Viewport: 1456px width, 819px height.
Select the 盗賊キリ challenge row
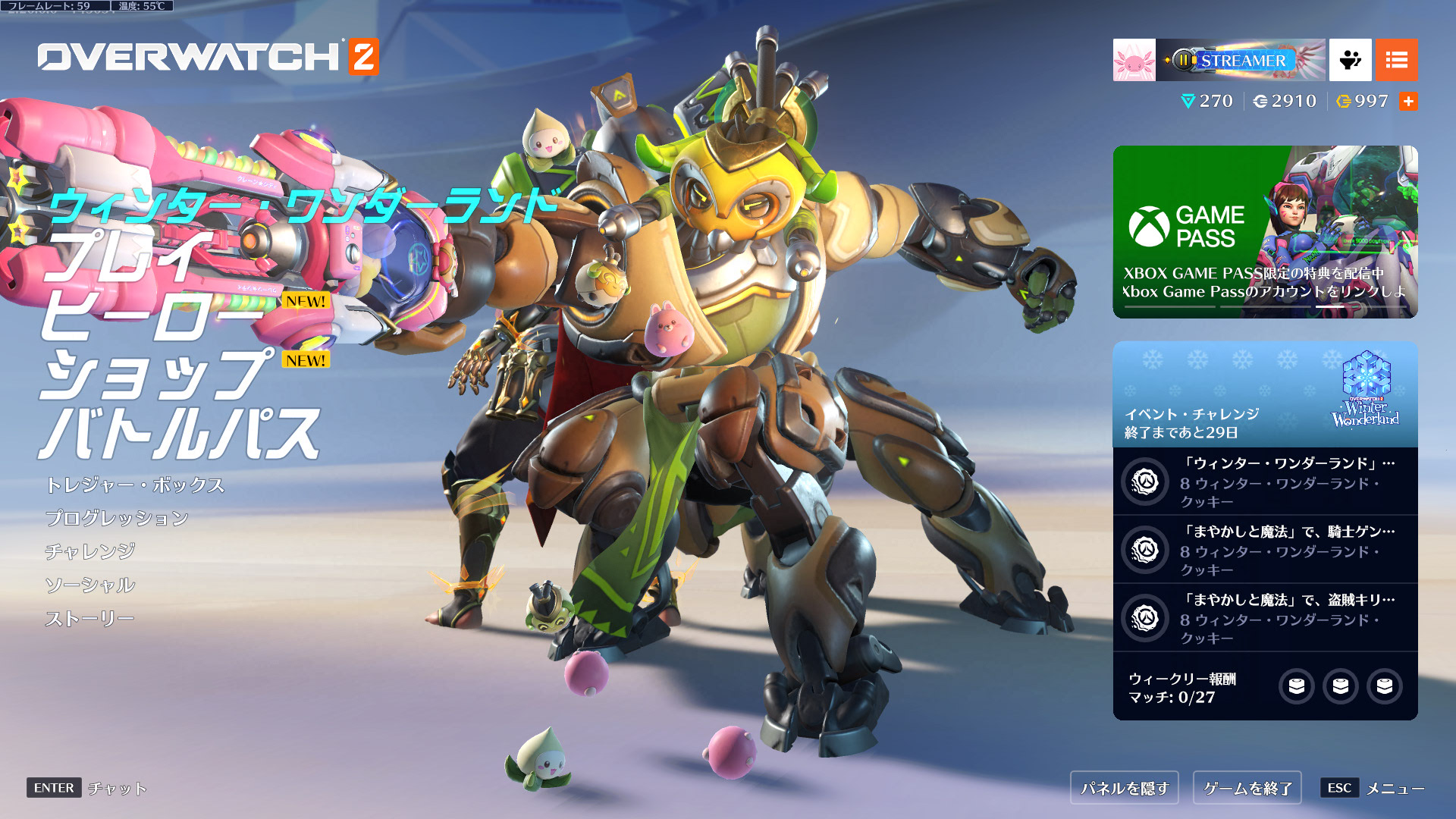pos(1265,618)
